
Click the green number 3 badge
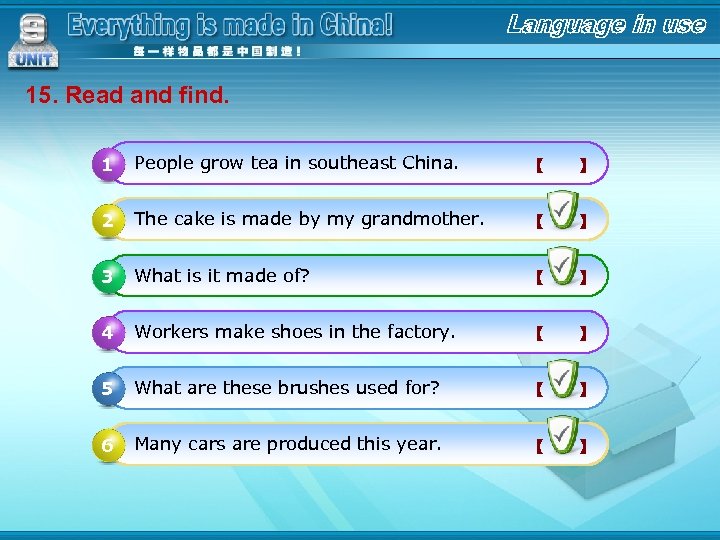coord(108,276)
